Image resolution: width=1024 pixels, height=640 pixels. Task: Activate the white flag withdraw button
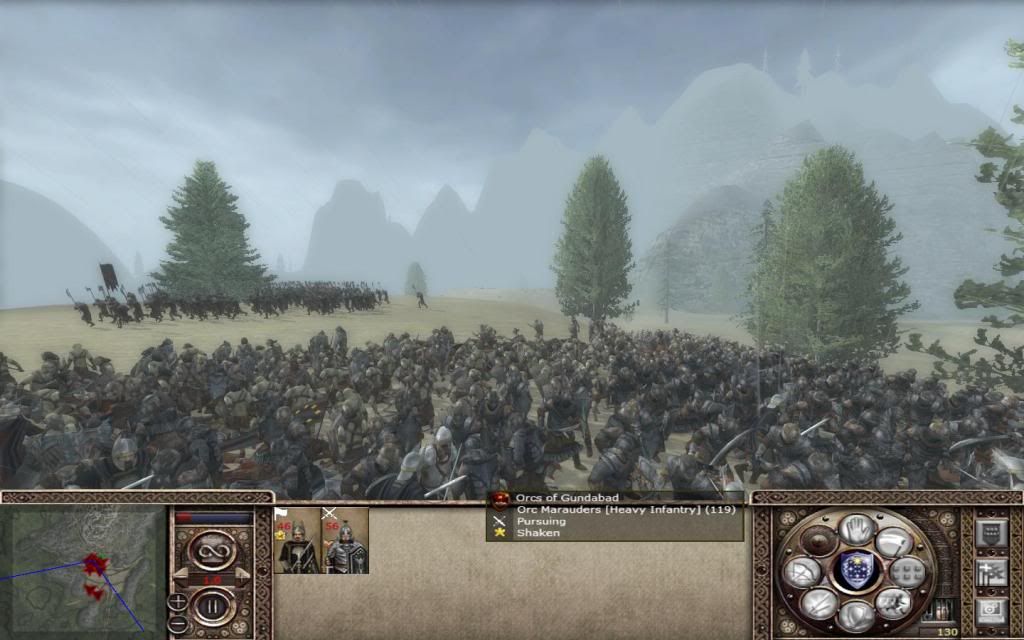(894, 541)
